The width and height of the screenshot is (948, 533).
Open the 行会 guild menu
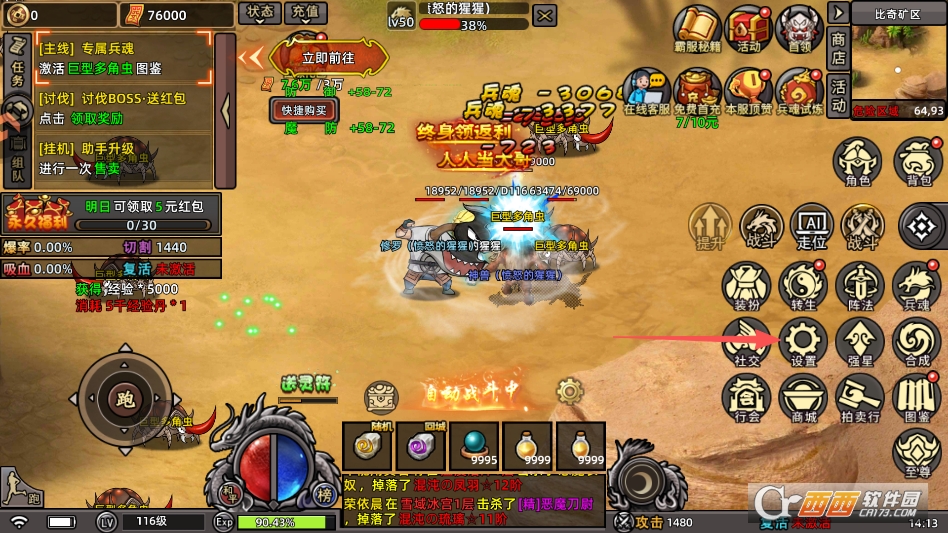coord(745,397)
